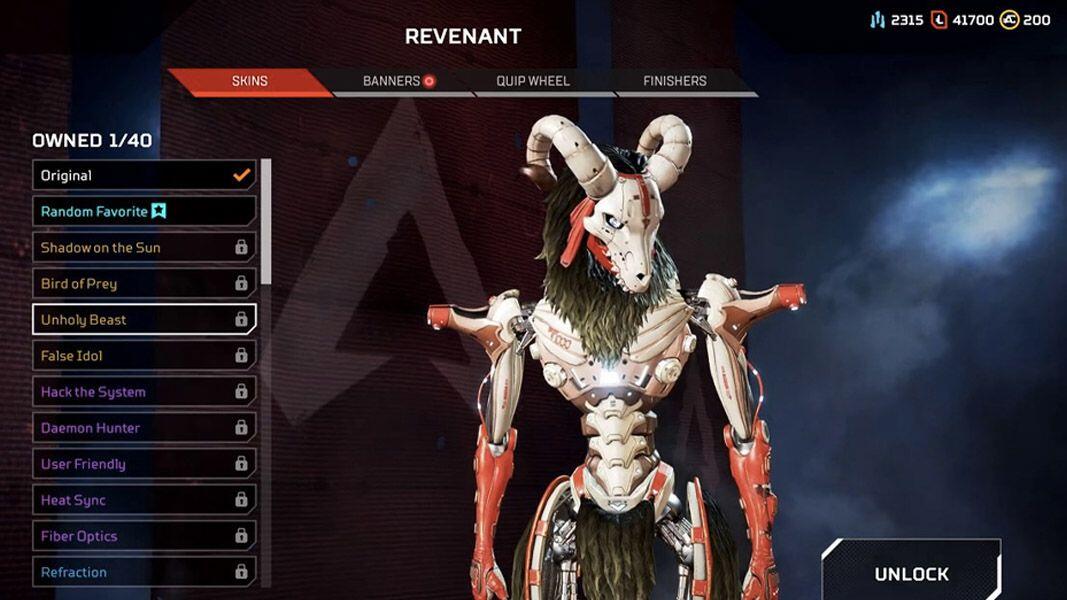Open the Finishers tab
The width and height of the screenshot is (1067, 600).
[x=675, y=81]
